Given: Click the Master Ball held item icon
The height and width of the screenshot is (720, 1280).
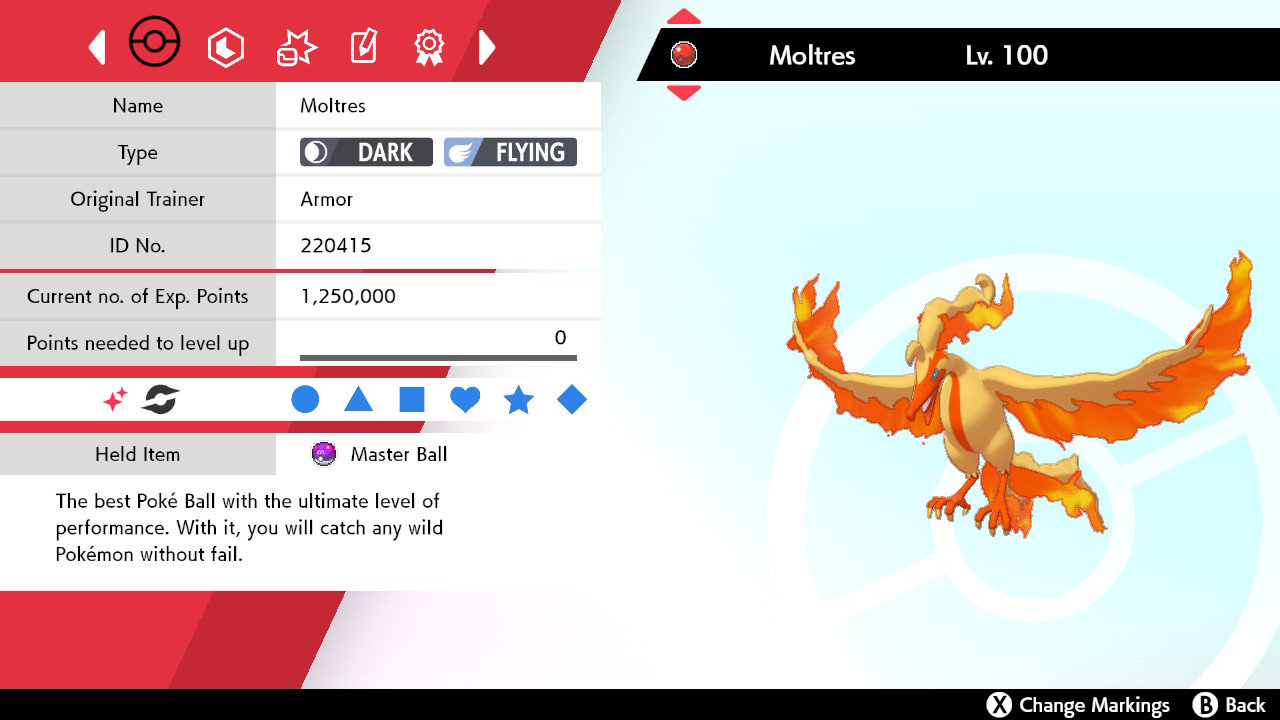Looking at the screenshot, I should (322, 454).
